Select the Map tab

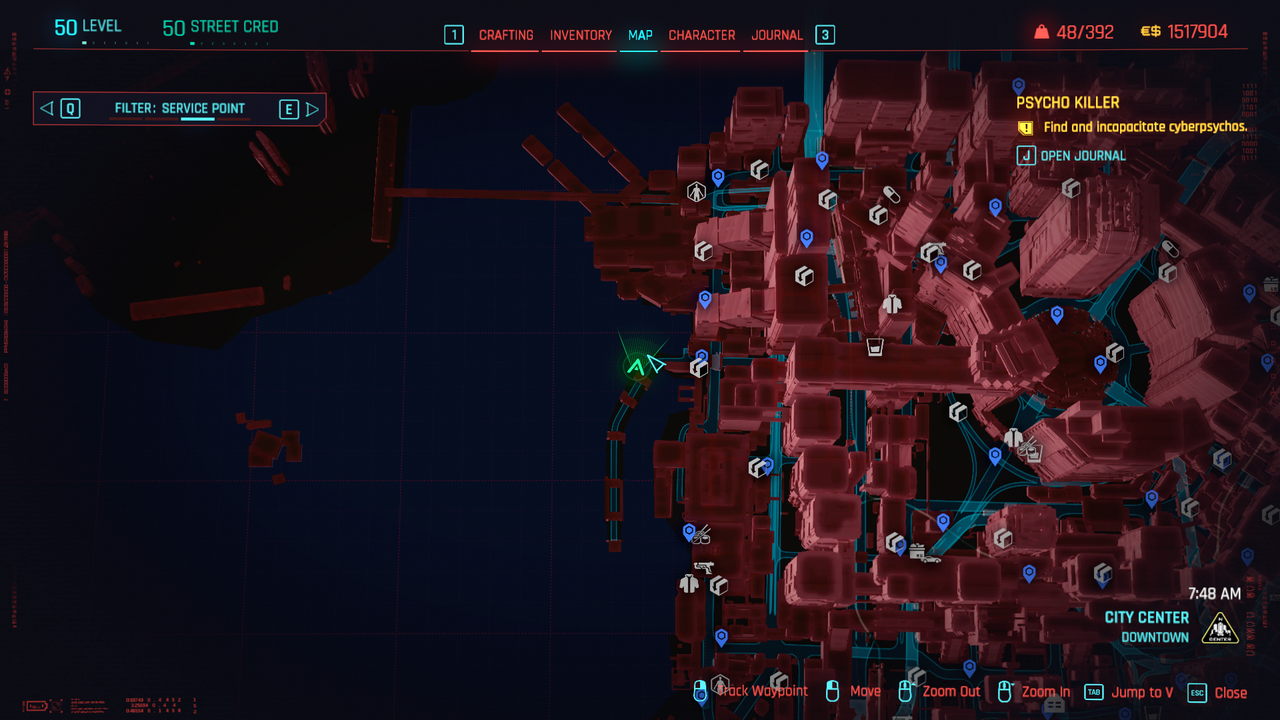point(640,35)
